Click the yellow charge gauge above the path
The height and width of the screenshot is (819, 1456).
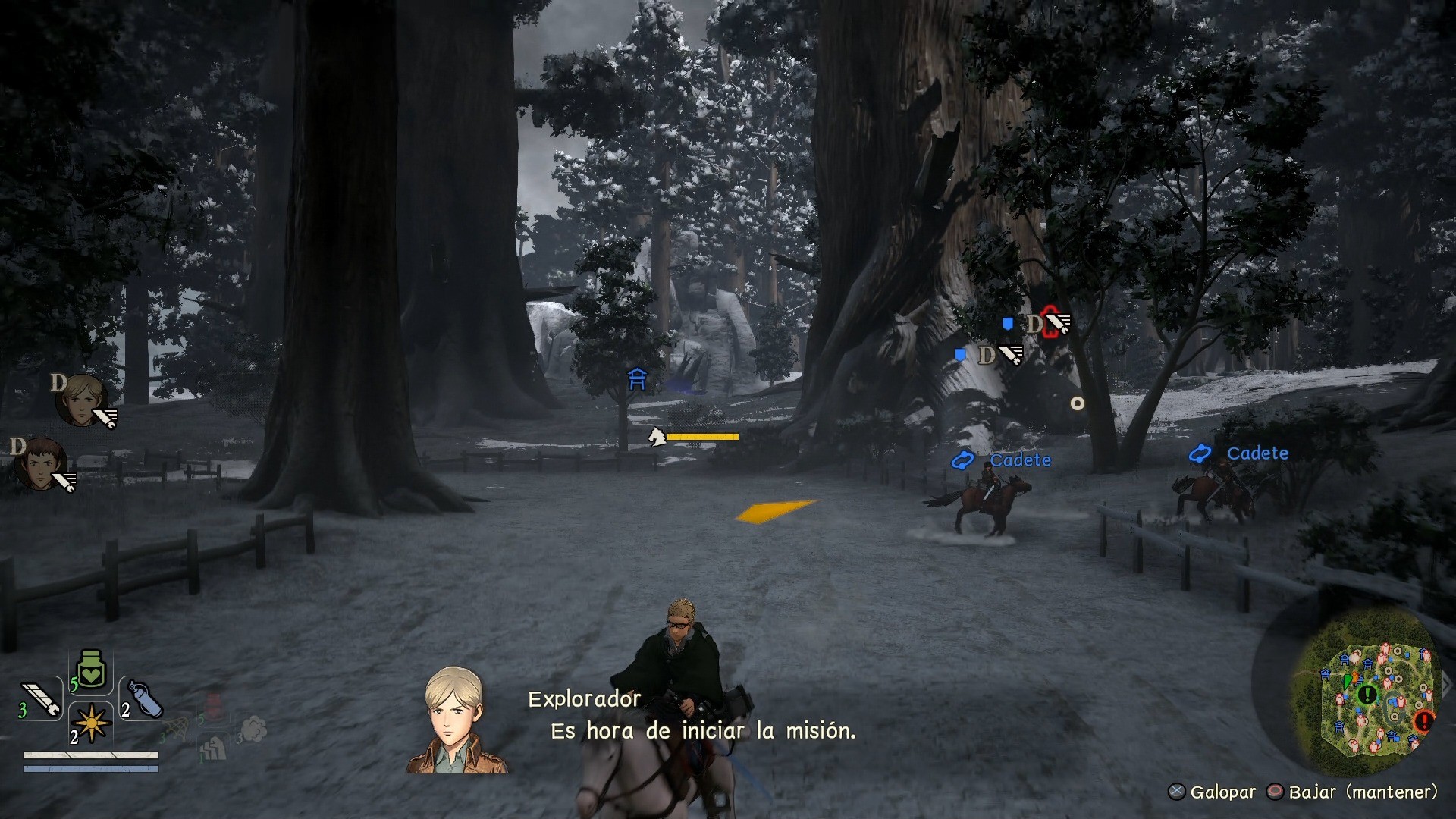tap(703, 437)
